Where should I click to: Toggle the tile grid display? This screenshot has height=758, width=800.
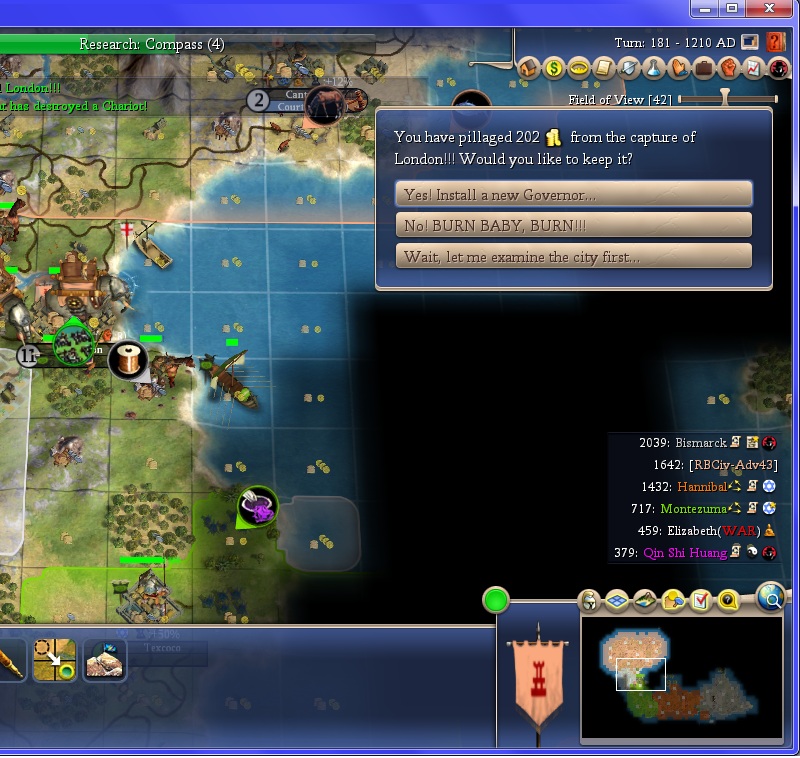pos(617,600)
